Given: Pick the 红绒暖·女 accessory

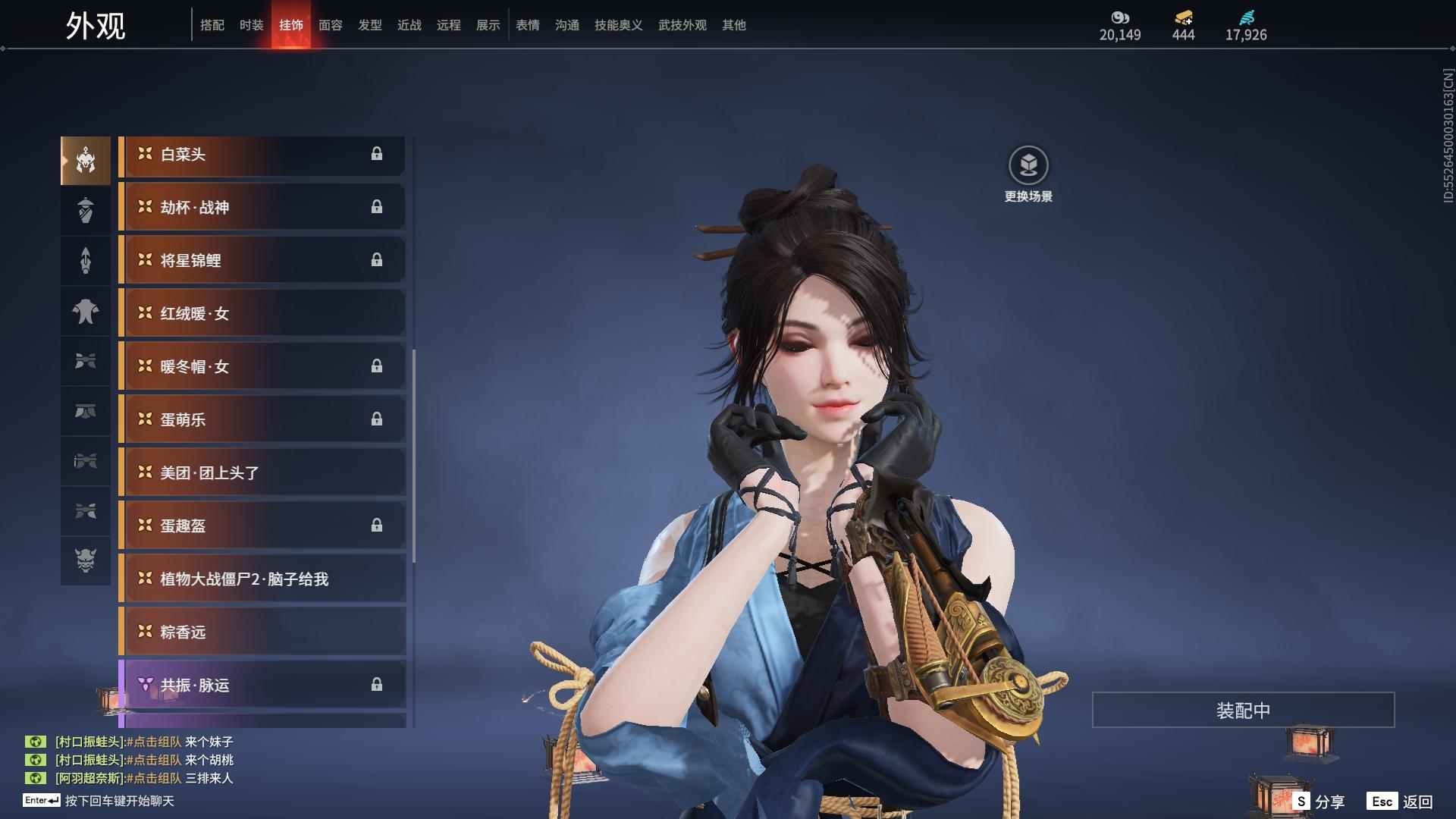Looking at the screenshot, I should 262,314.
